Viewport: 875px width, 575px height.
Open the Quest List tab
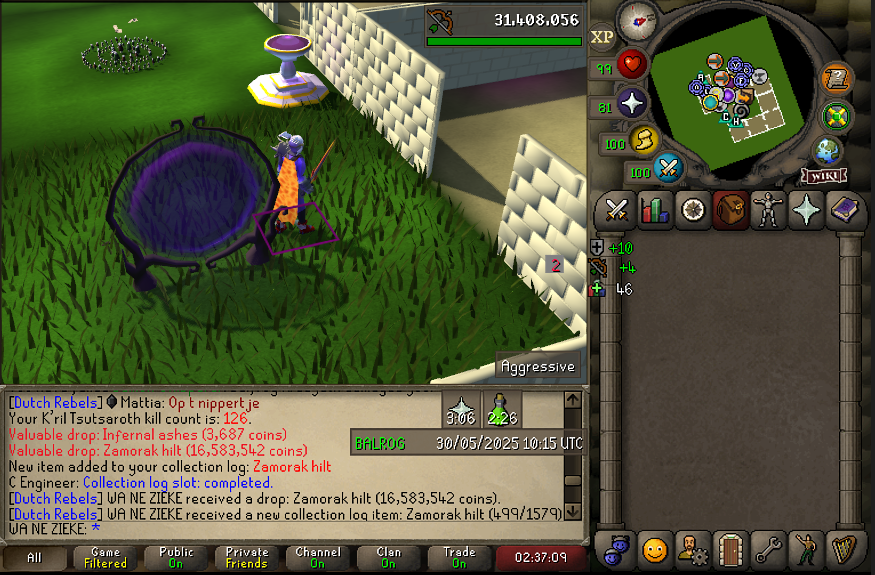click(x=691, y=210)
